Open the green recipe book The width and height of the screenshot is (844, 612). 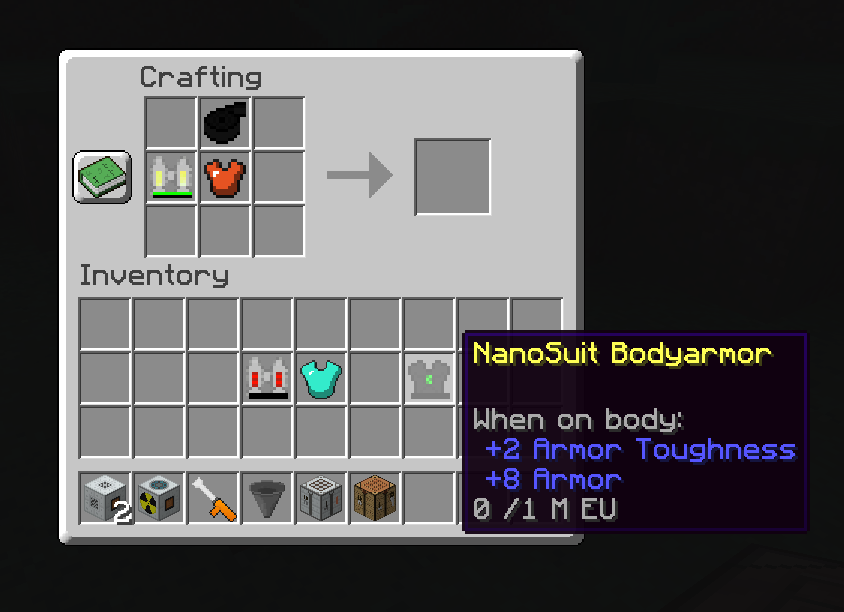pos(102,177)
